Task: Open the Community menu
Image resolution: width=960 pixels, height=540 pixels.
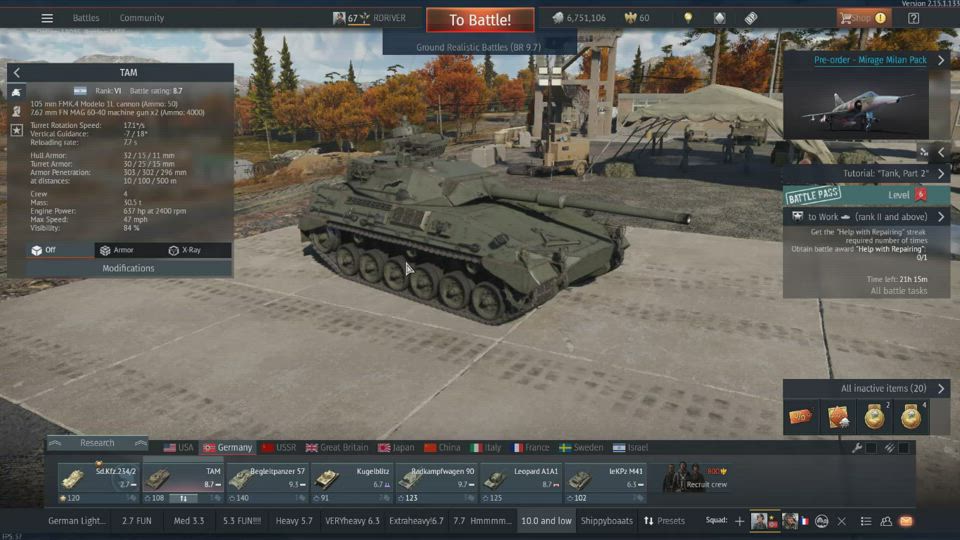Action: [142, 18]
